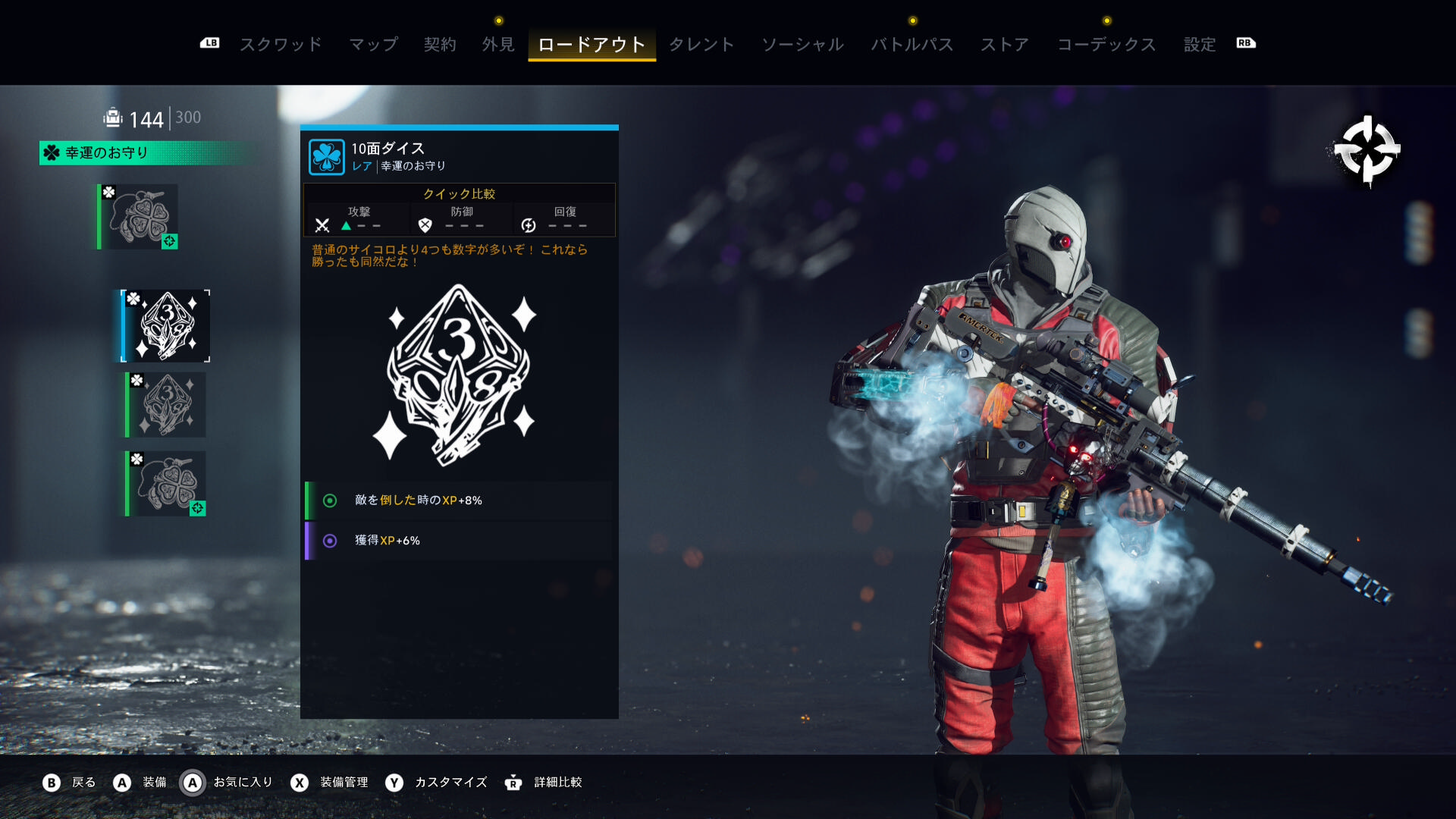This screenshot has width=1456, height=819.
Task: Switch to the マップ tab
Action: [373, 45]
